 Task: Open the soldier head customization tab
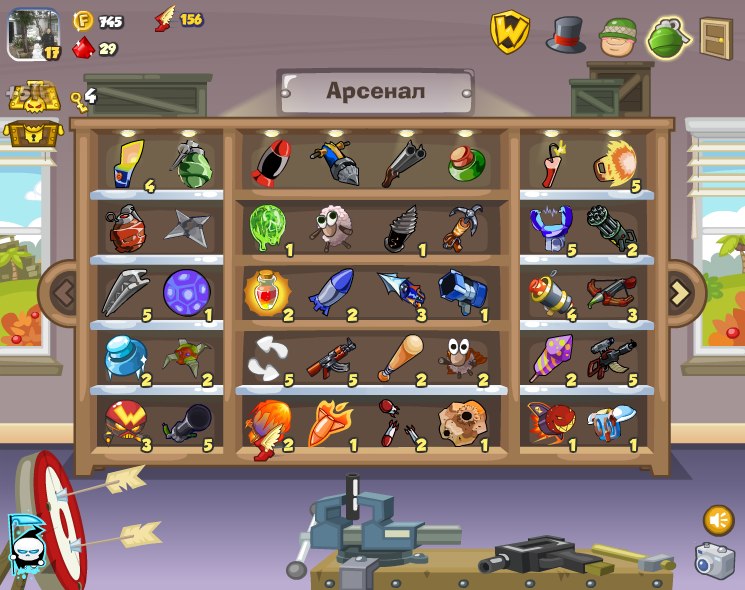tap(617, 37)
